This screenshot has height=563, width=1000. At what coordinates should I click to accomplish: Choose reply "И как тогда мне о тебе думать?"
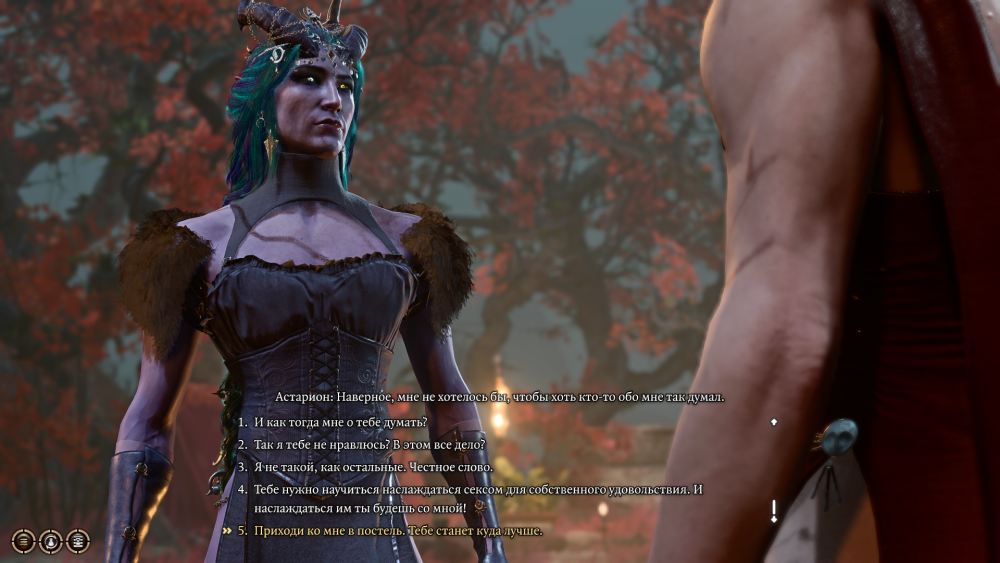click(x=340, y=422)
